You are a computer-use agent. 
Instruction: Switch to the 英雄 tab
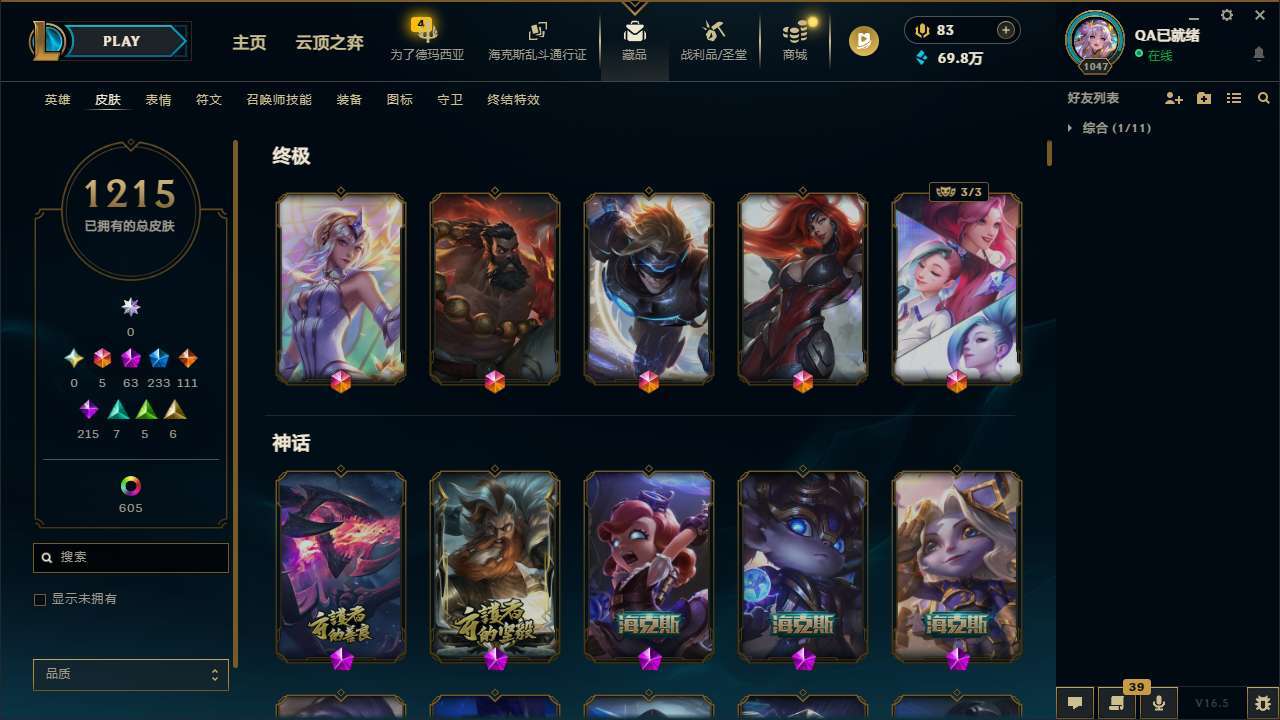57,100
